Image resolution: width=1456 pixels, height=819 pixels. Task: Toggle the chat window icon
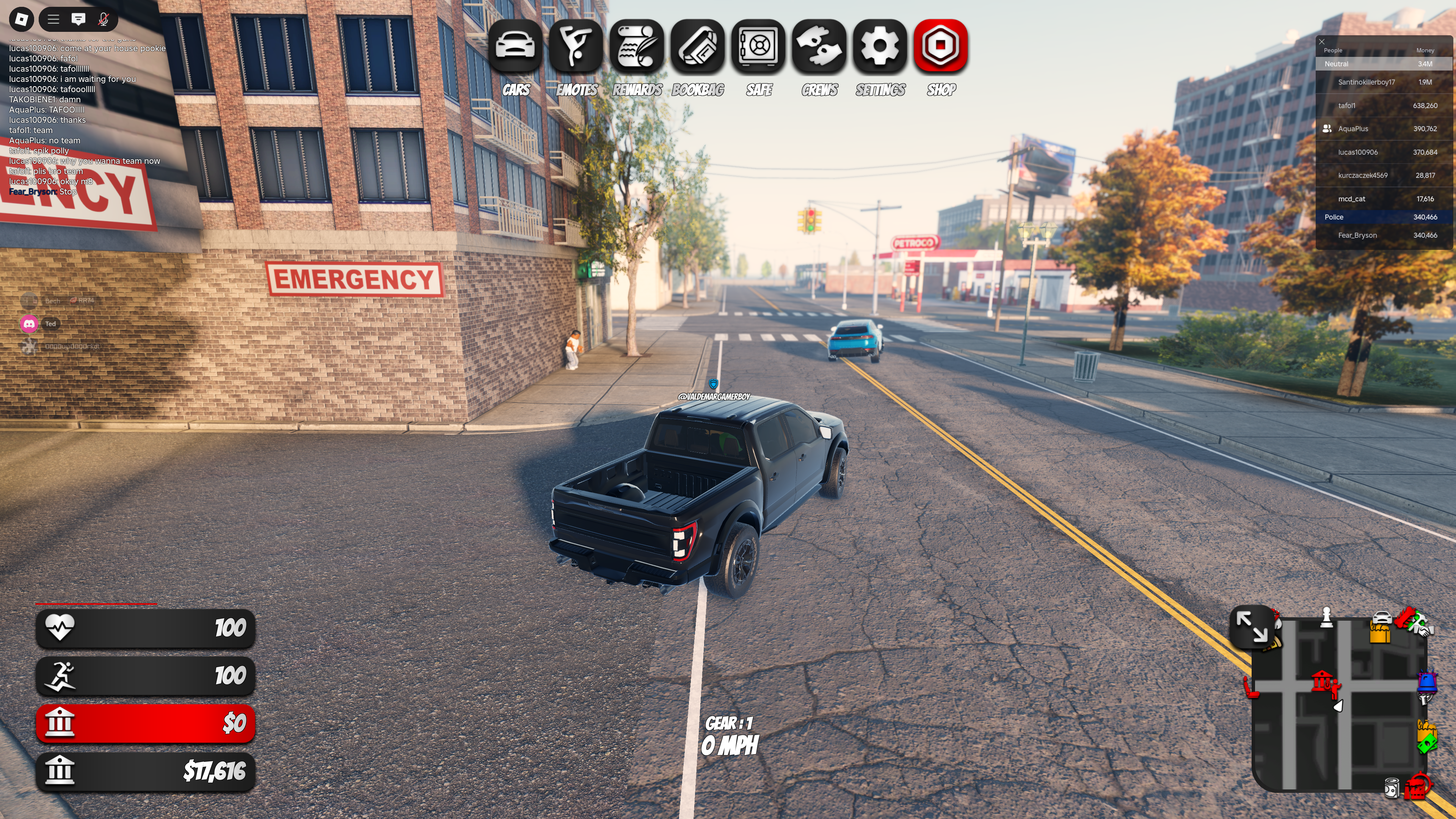[x=78, y=19]
